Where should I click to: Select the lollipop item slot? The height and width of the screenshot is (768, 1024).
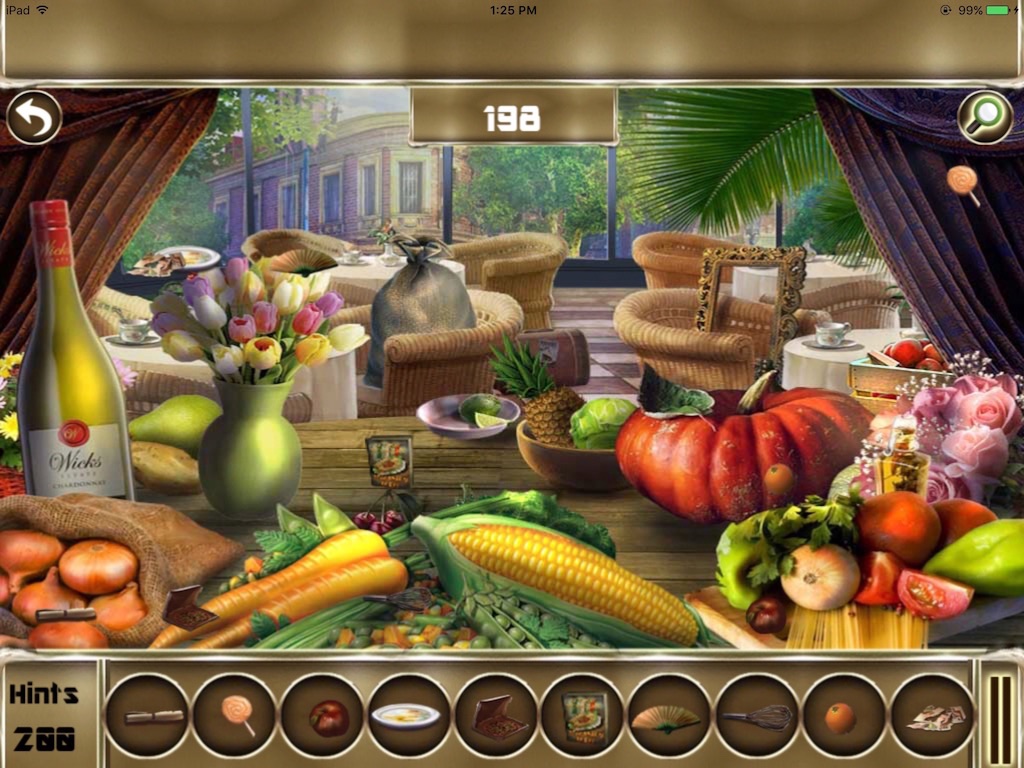coord(235,715)
